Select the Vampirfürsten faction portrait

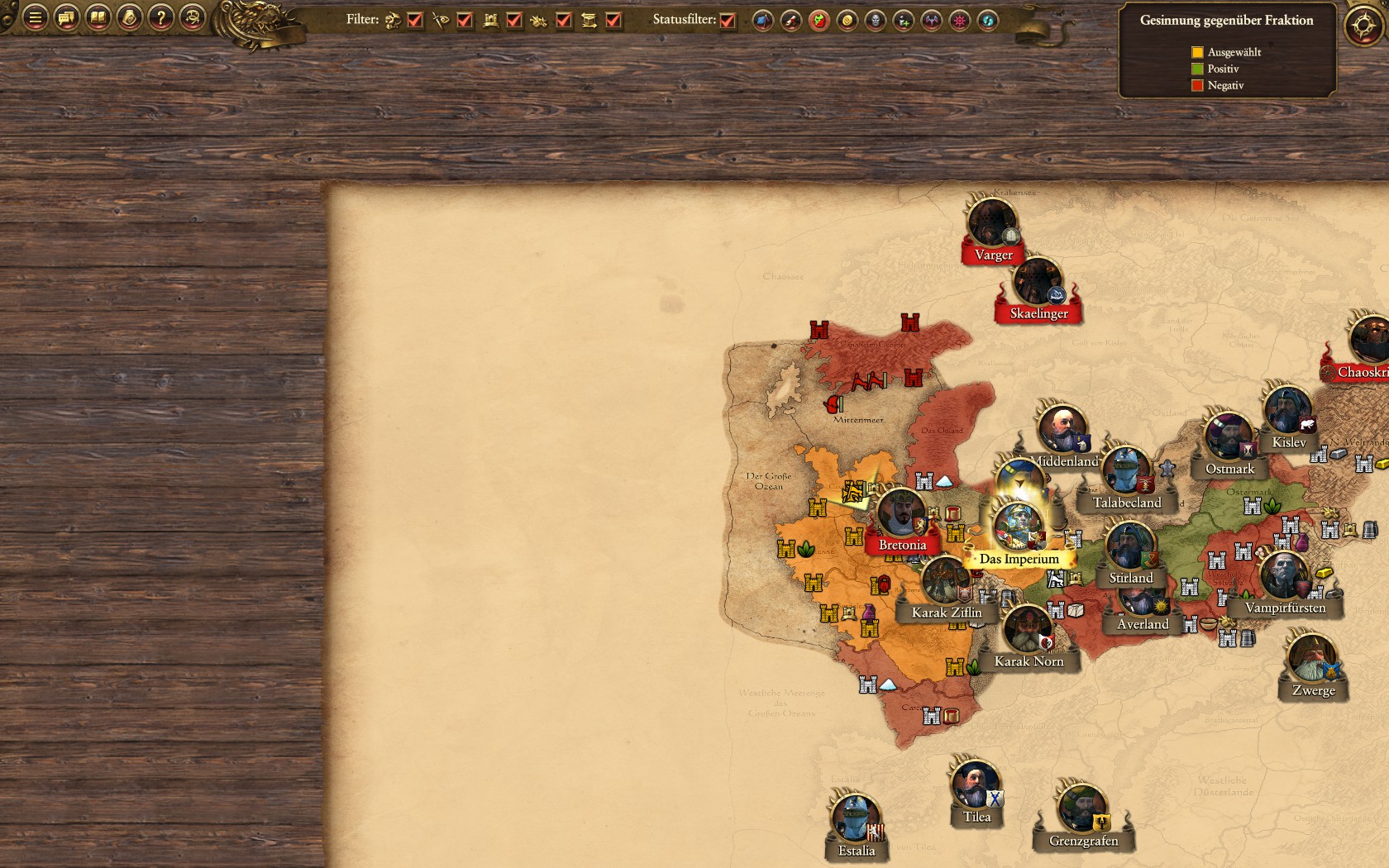(1284, 576)
